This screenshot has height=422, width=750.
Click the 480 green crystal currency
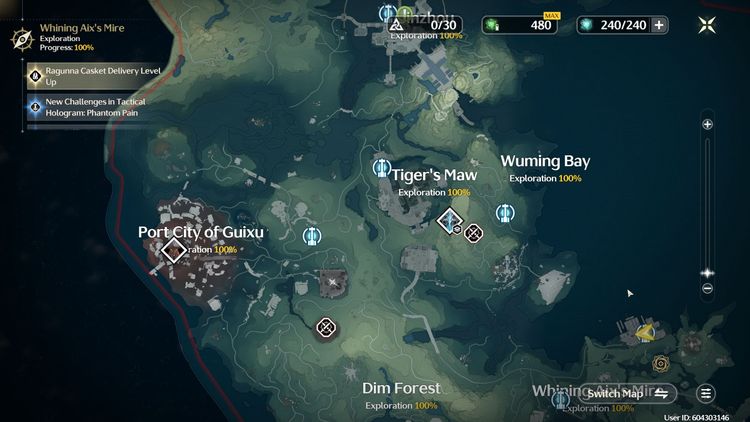pyautogui.click(x=520, y=25)
